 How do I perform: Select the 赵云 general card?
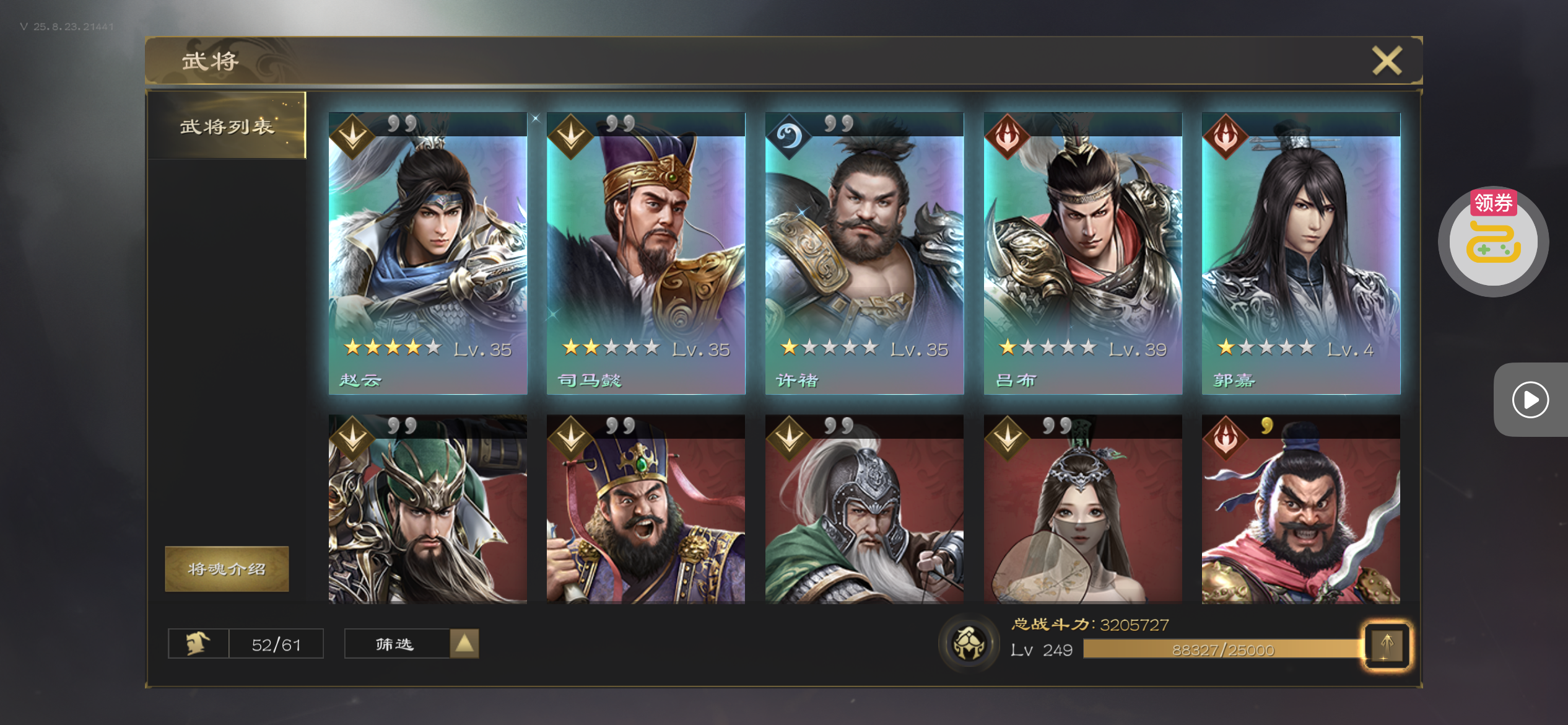click(x=428, y=253)
